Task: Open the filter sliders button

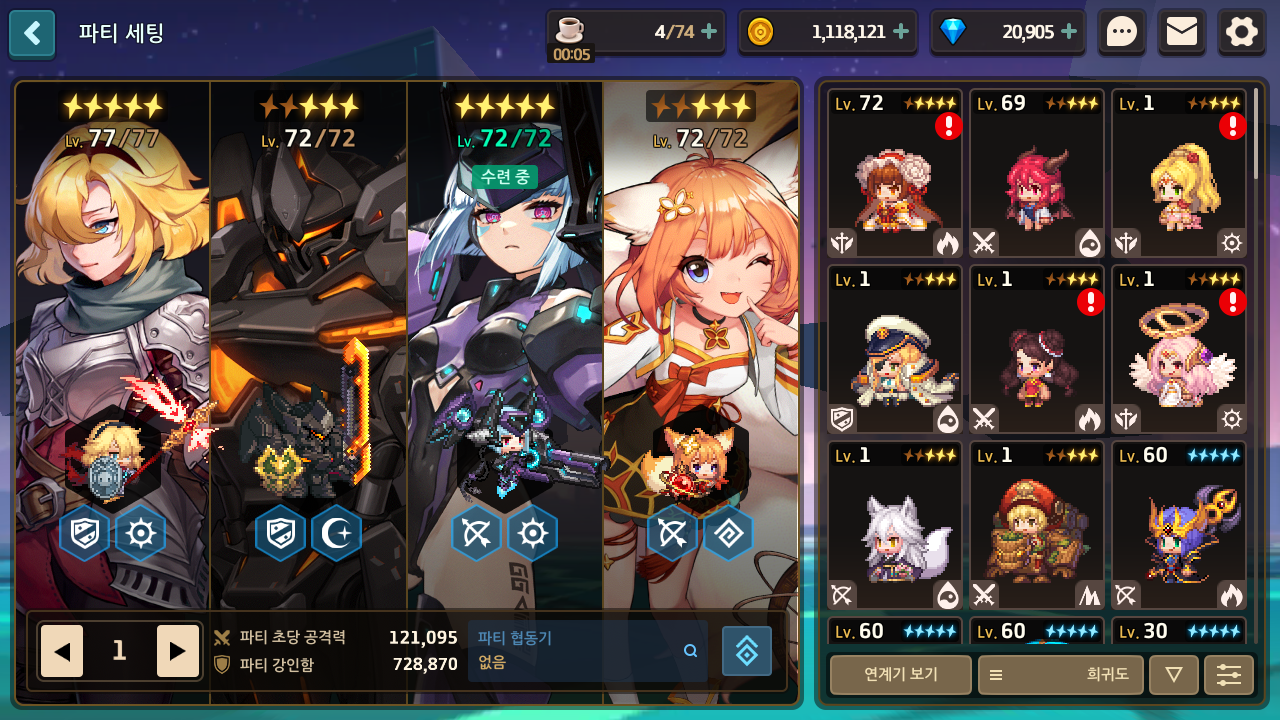Action: click(1229, 675)
